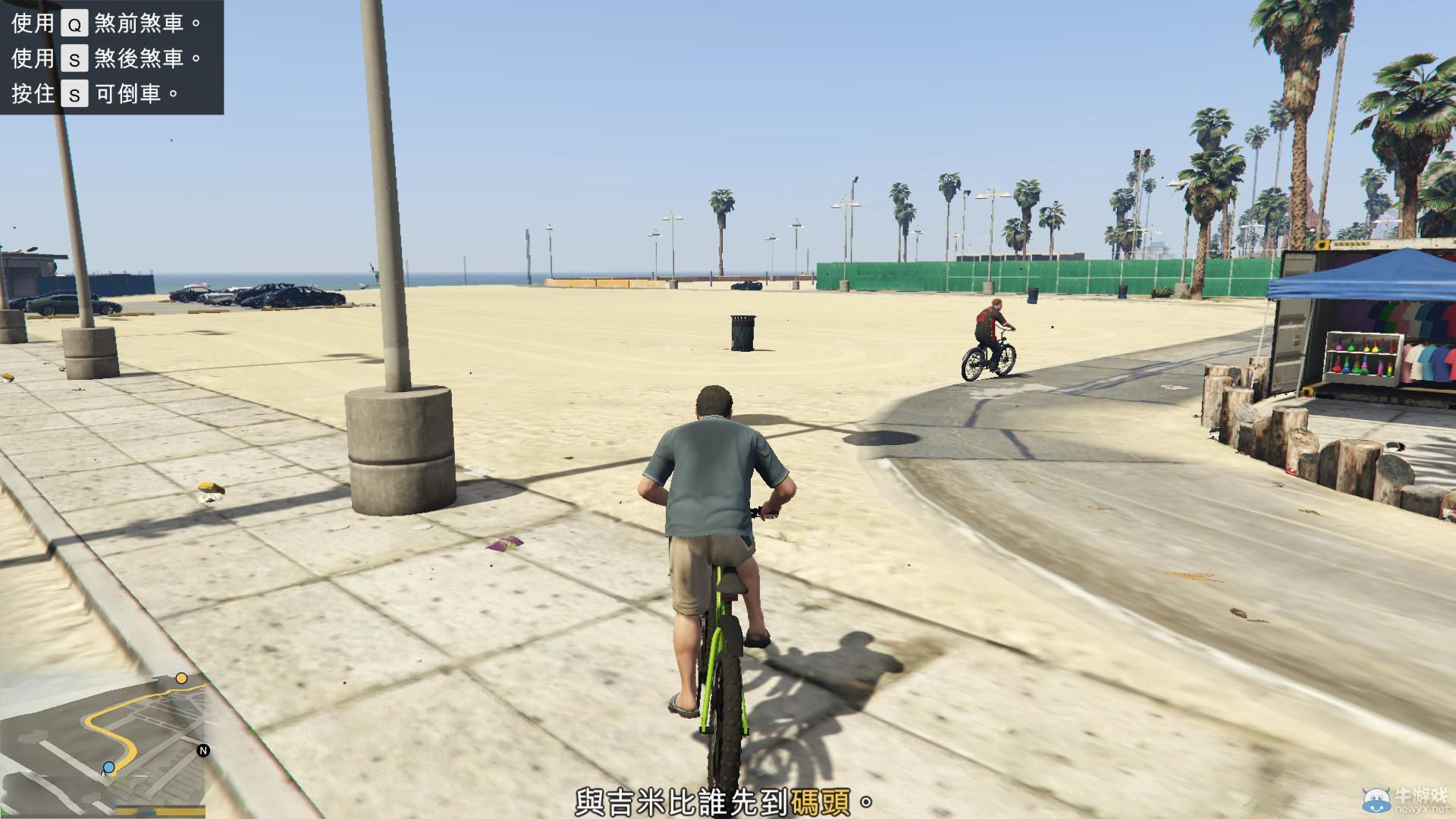Click the blue cow watermark logo
Viewport: 1456px width, 819px height.
tap(1376, 800)
